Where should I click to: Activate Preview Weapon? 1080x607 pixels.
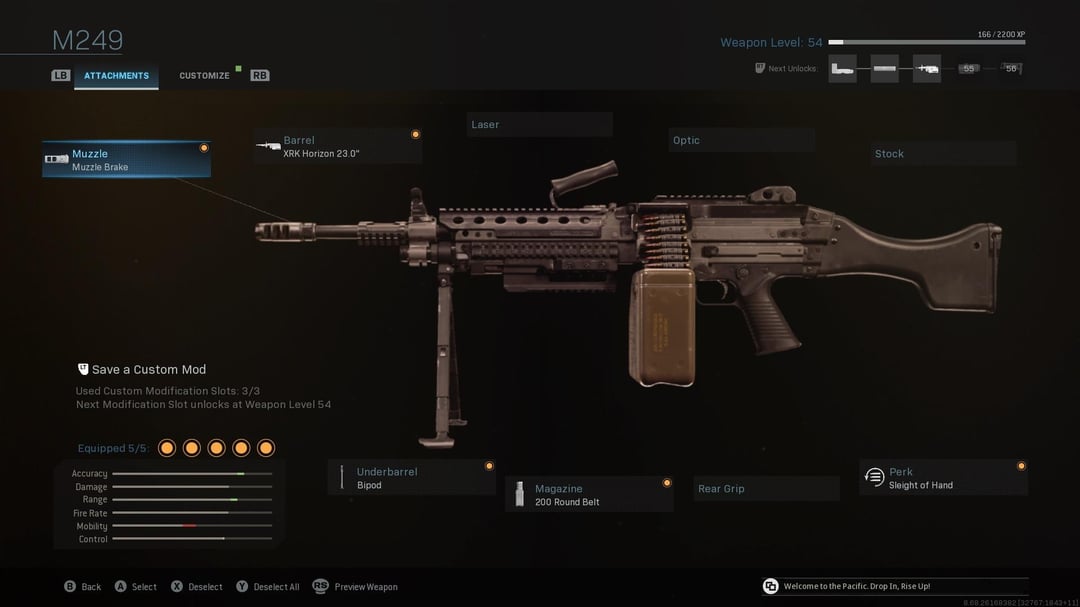click(x=356, y=587)
